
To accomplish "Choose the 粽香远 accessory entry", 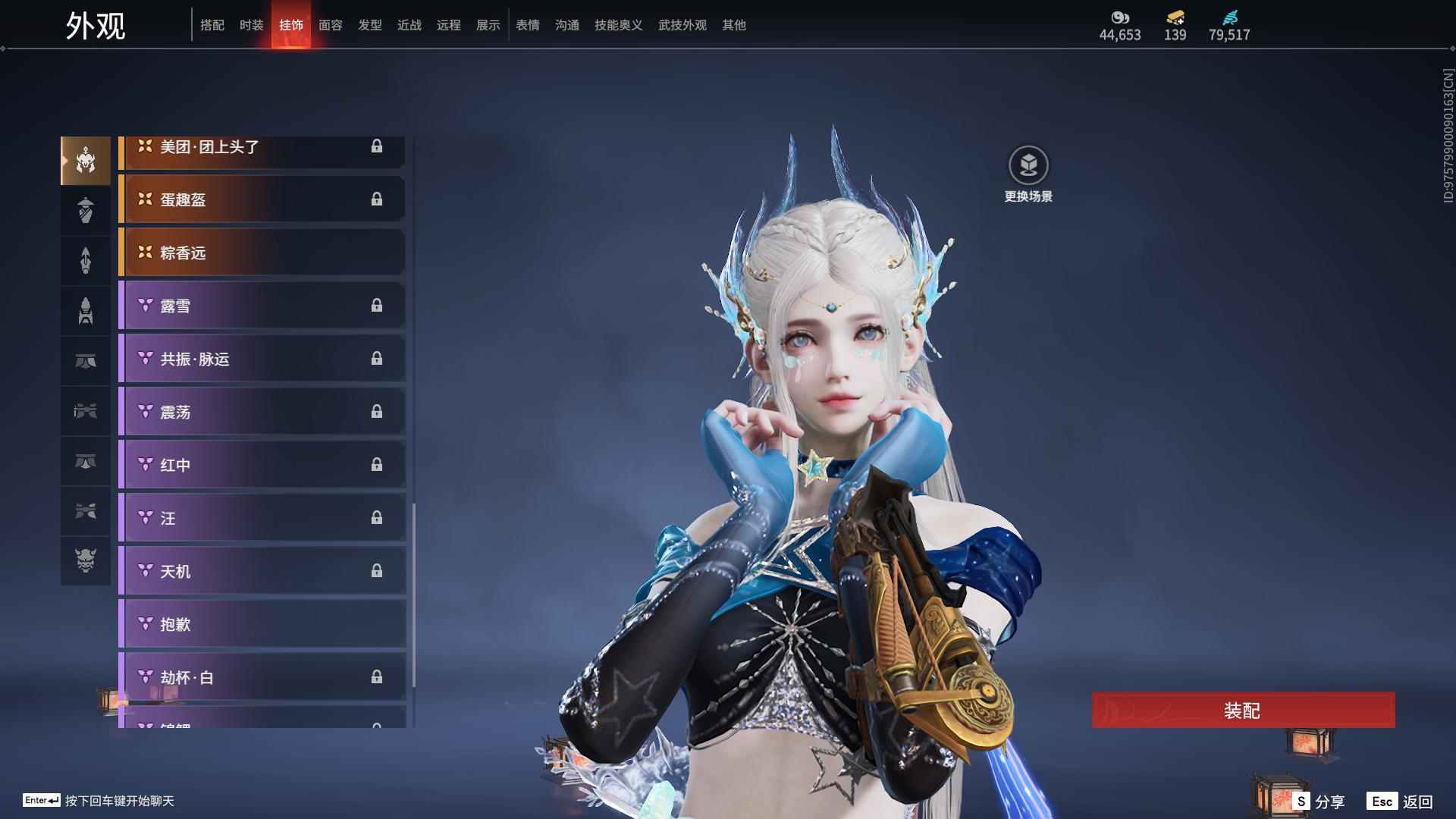I will [262, 253].
